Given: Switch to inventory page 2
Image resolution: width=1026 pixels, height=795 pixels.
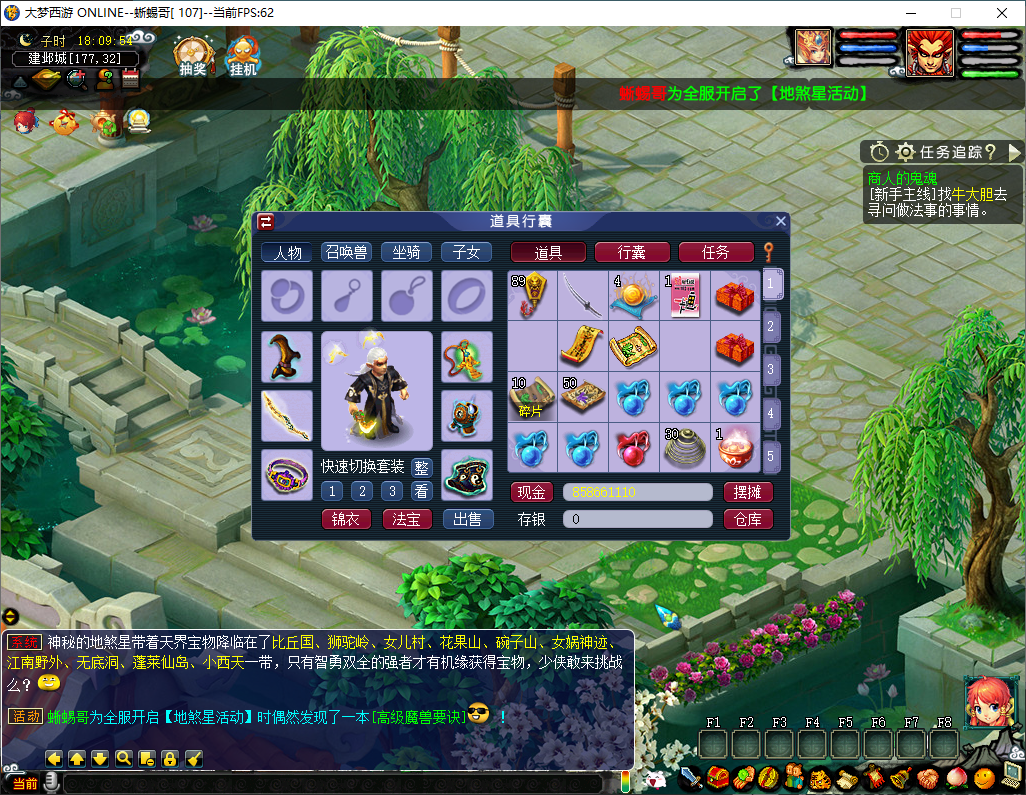Looking at the screenshot, I should 771,326.
